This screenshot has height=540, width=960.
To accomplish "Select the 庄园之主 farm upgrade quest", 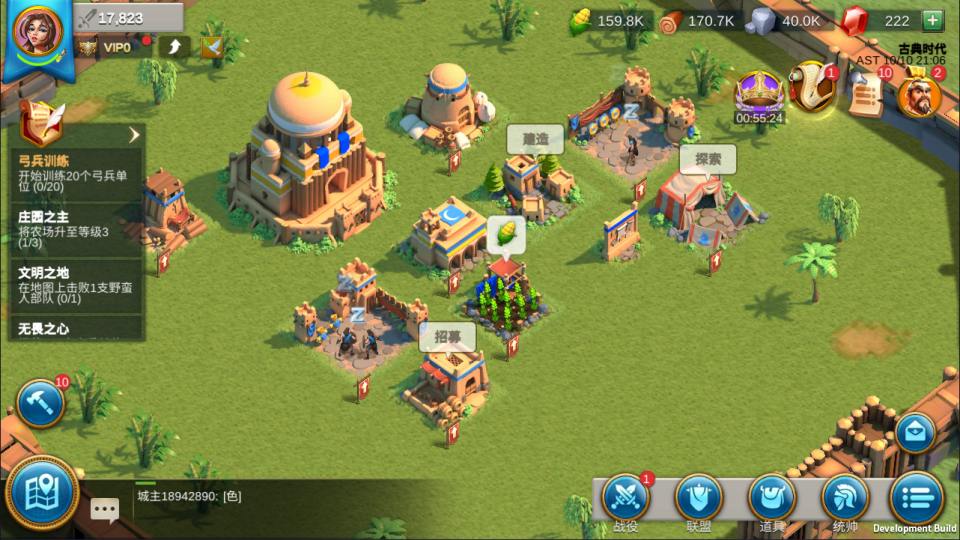I will pyautogui.click(x=75, y=229).
